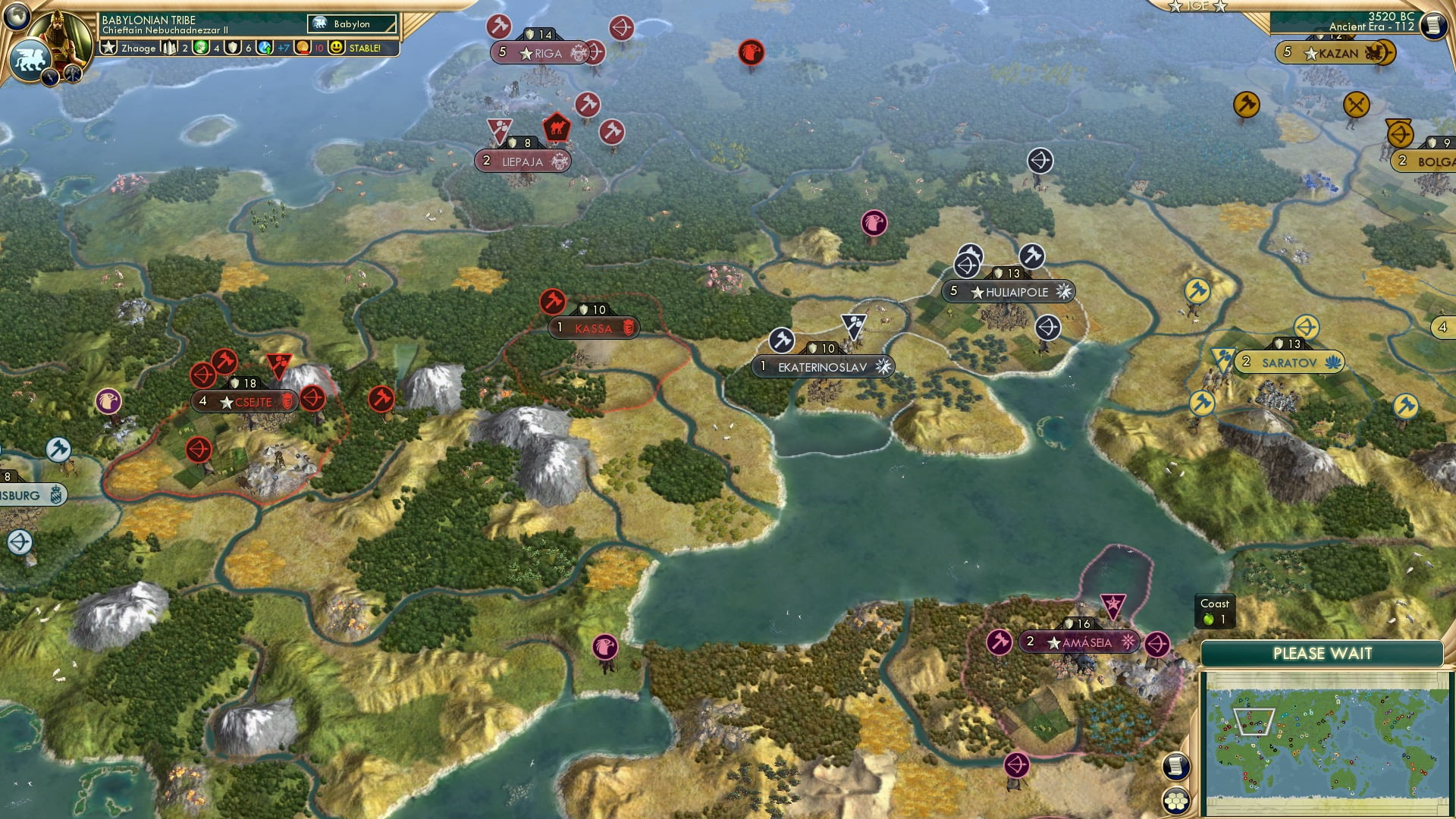The width and height of the screenshot is (1456, 819).
Task: Click the lightning bolt icon below the leader portrait
Action: coord(49,76)
